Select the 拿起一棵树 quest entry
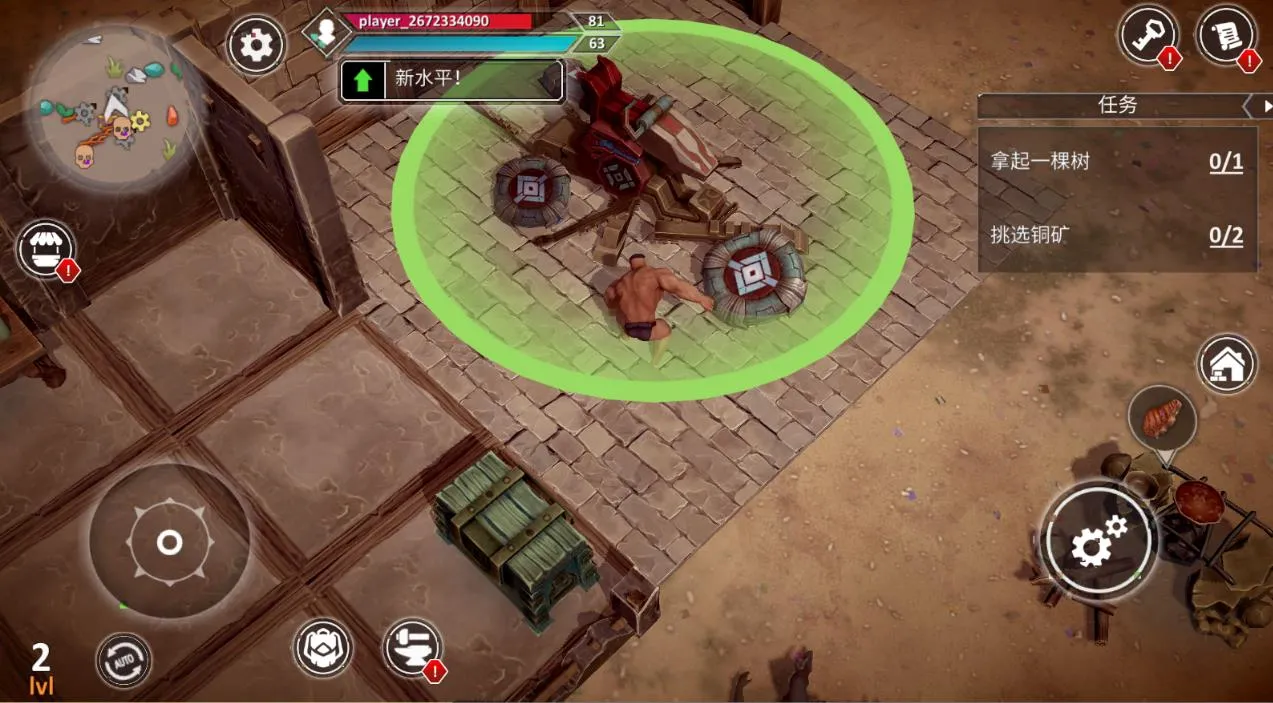 click(1116, 162)
